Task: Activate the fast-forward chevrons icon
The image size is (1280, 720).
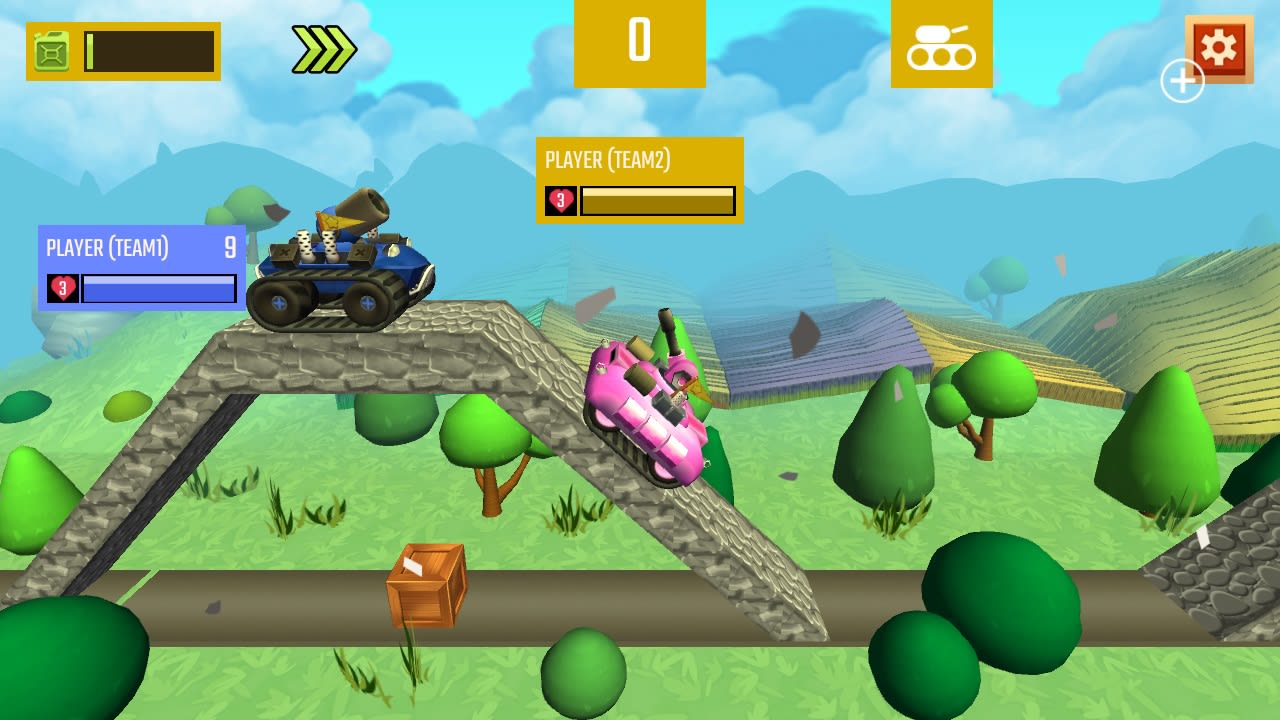Action: tap(322, 44)
